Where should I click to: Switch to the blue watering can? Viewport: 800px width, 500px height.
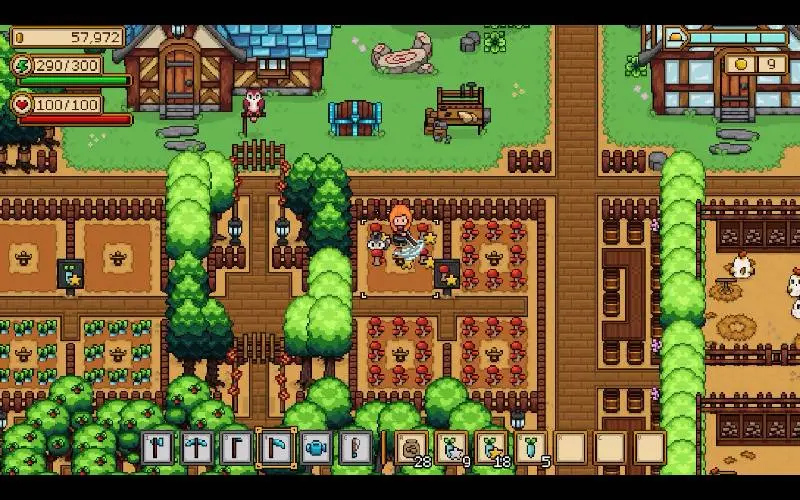[315, 447]
